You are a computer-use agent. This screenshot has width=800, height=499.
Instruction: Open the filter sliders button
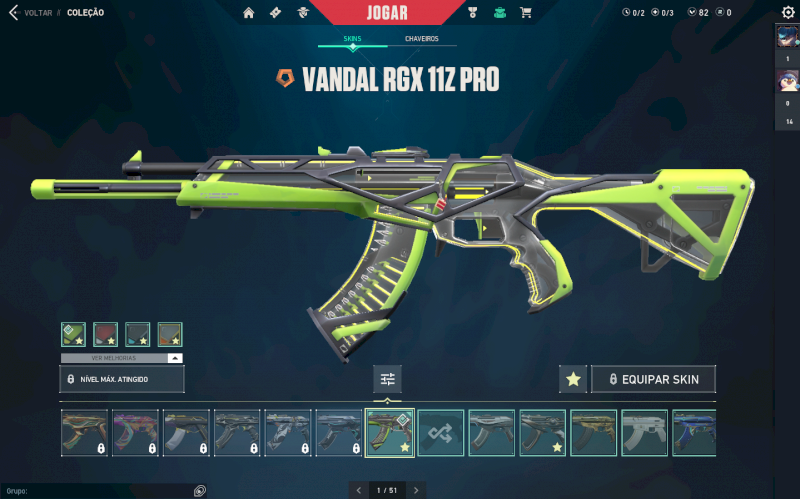pos(387,379)
